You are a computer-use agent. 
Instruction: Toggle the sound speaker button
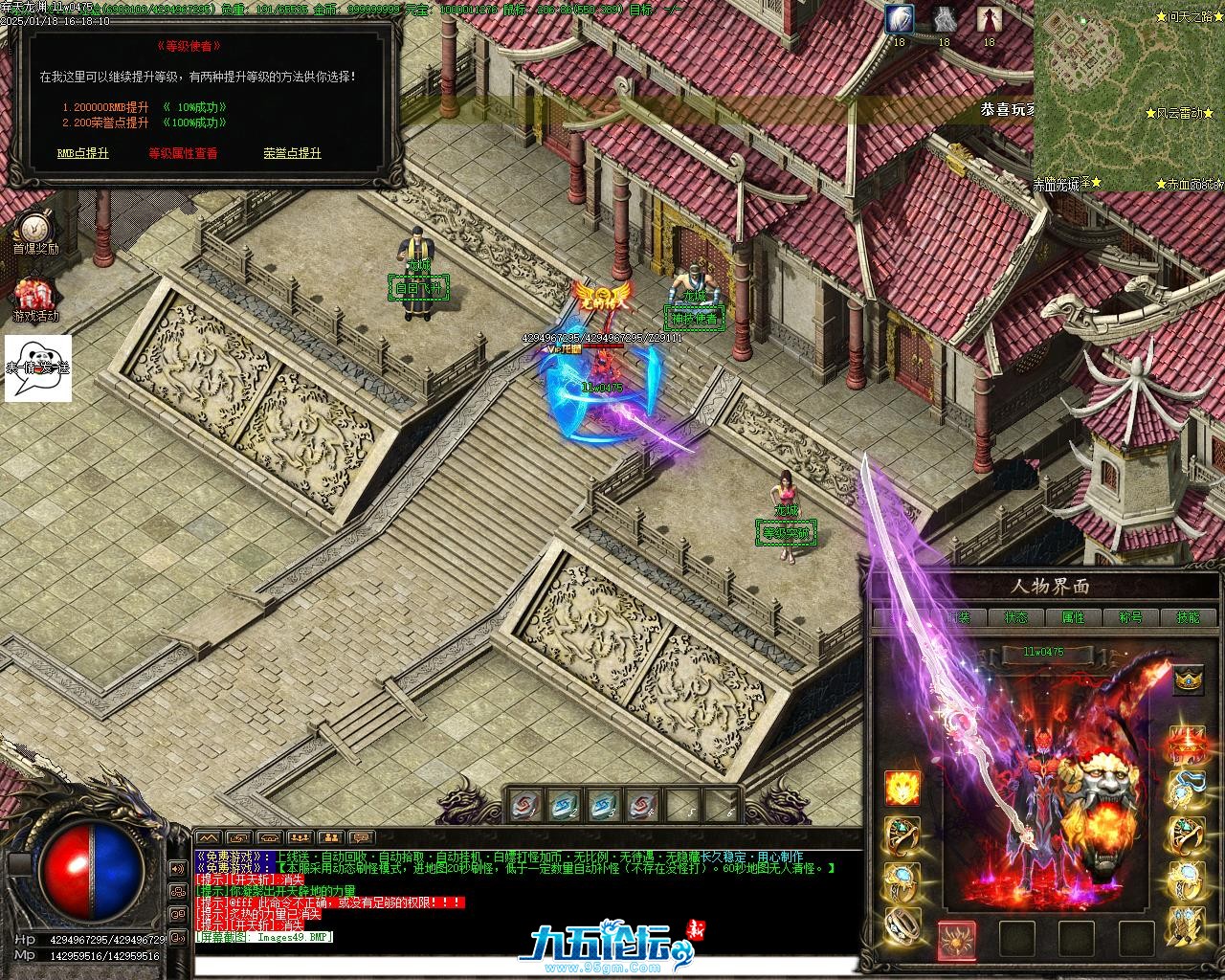tap(178, 868)
